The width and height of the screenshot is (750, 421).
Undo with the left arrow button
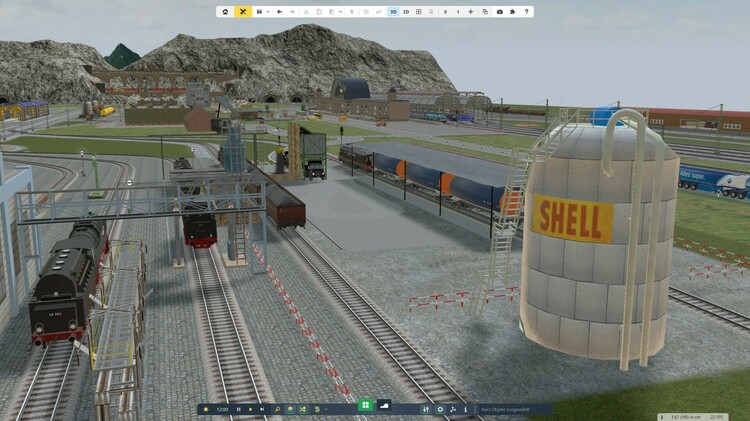tap(279, 12)
